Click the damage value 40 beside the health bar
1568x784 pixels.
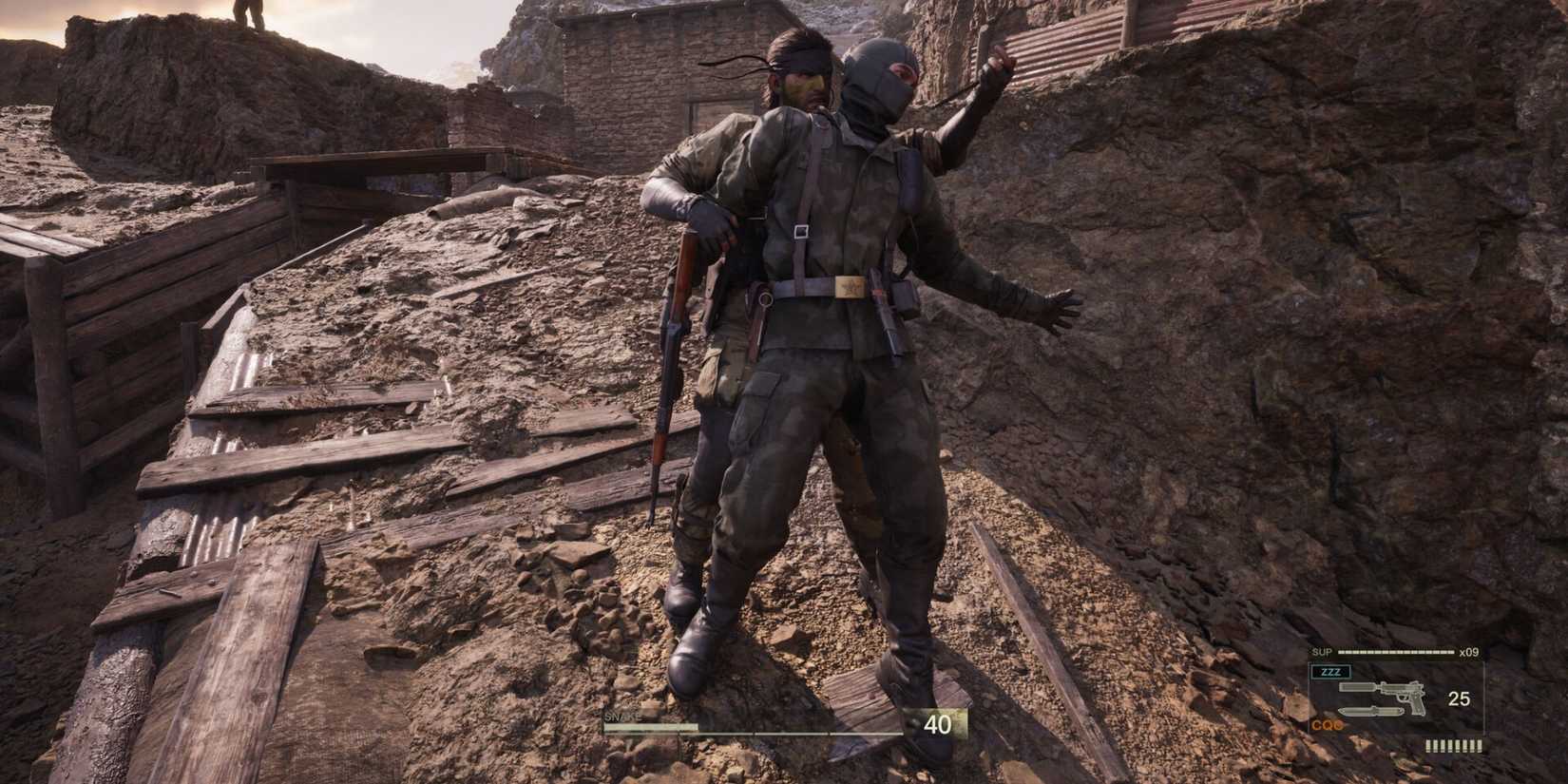click(938, 722)
